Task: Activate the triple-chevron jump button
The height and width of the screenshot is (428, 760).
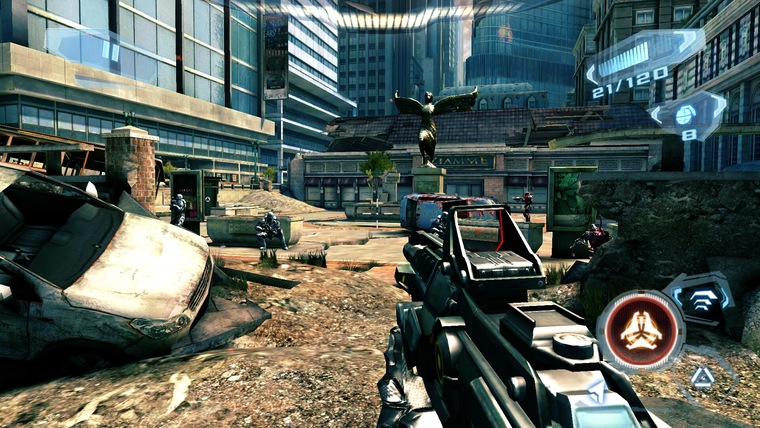Action: pos(698,298)
